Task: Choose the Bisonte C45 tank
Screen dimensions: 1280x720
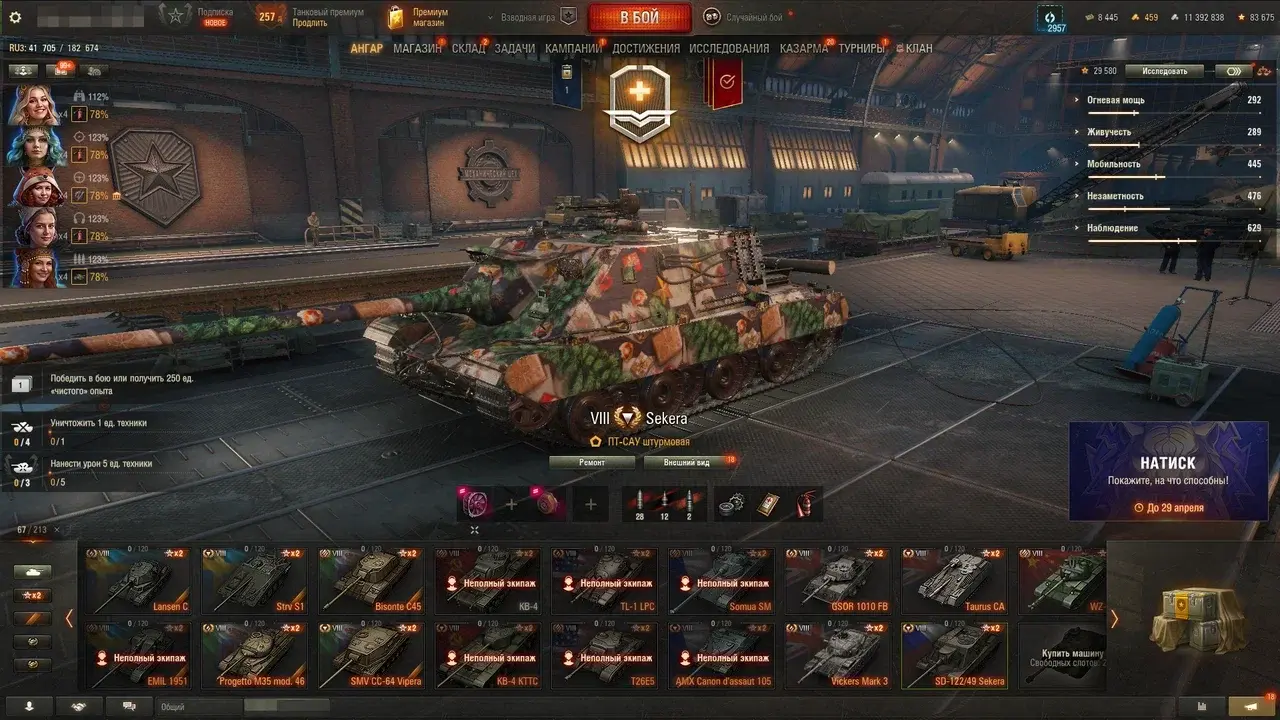Action: pos(371,580)
